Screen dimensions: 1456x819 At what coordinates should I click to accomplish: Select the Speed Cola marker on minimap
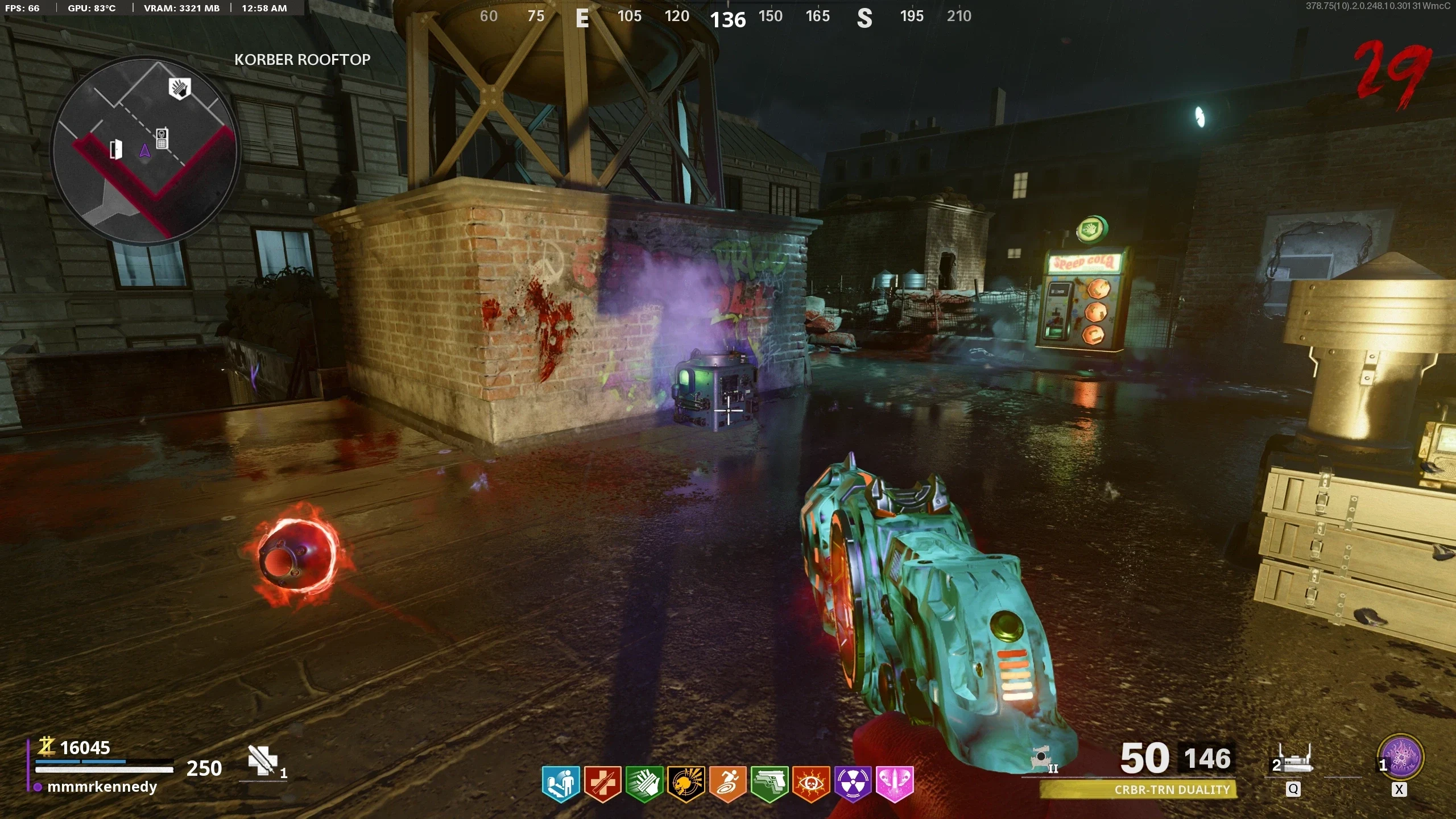pyautogui.click(x=180, y=89)
